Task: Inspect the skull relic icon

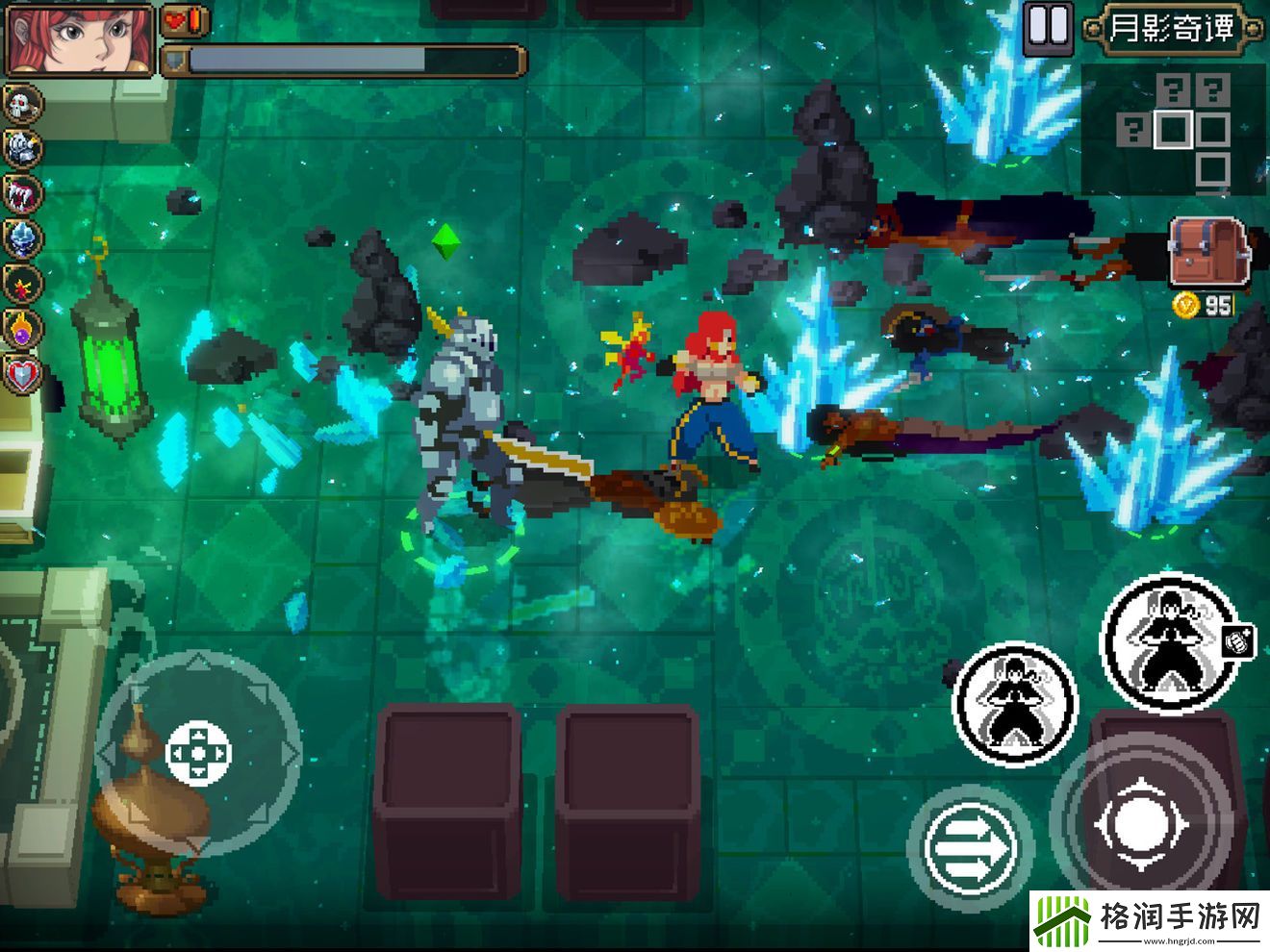Action: [x=23, y=104]
